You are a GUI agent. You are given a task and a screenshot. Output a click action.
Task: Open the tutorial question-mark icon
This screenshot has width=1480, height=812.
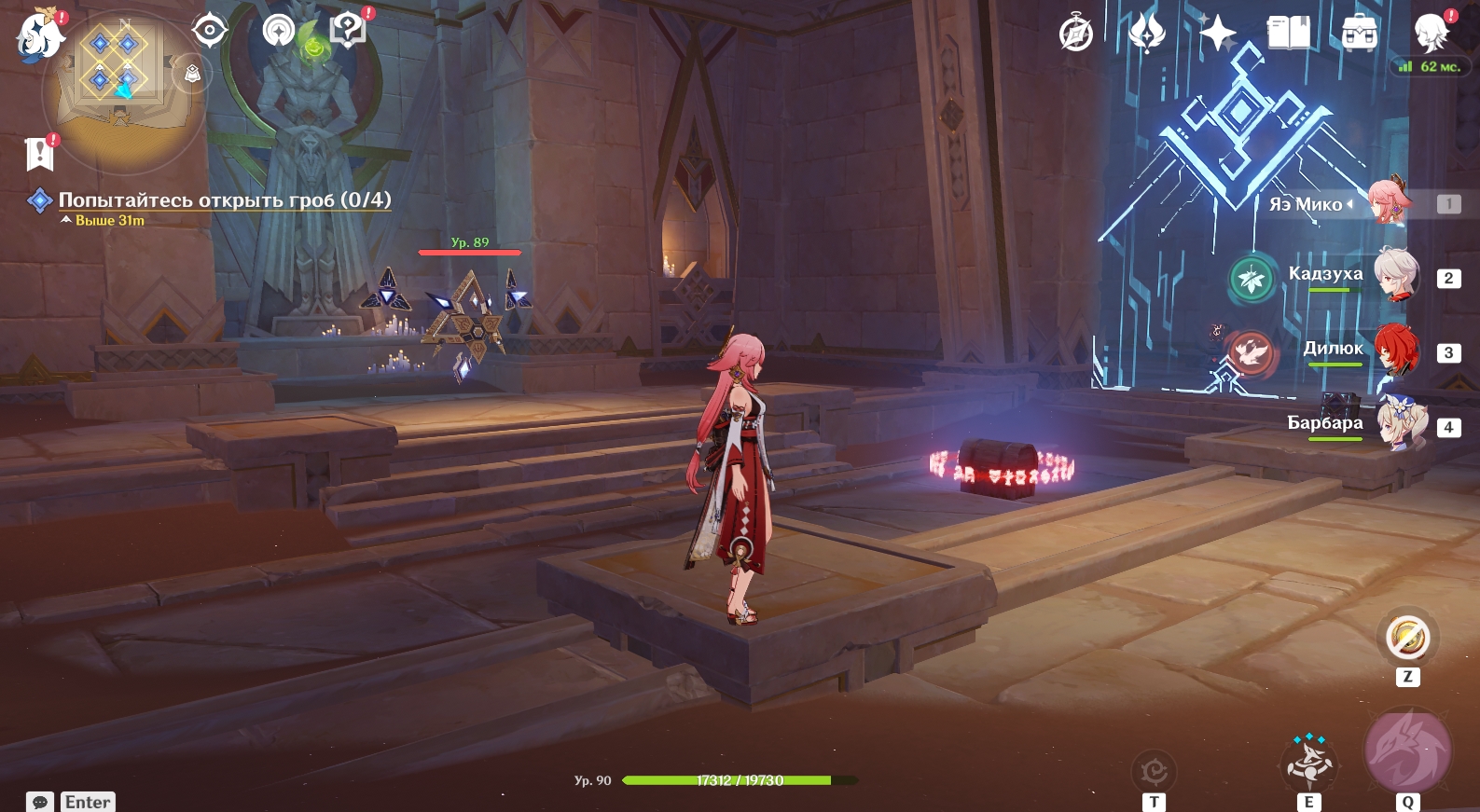[348, 31]
